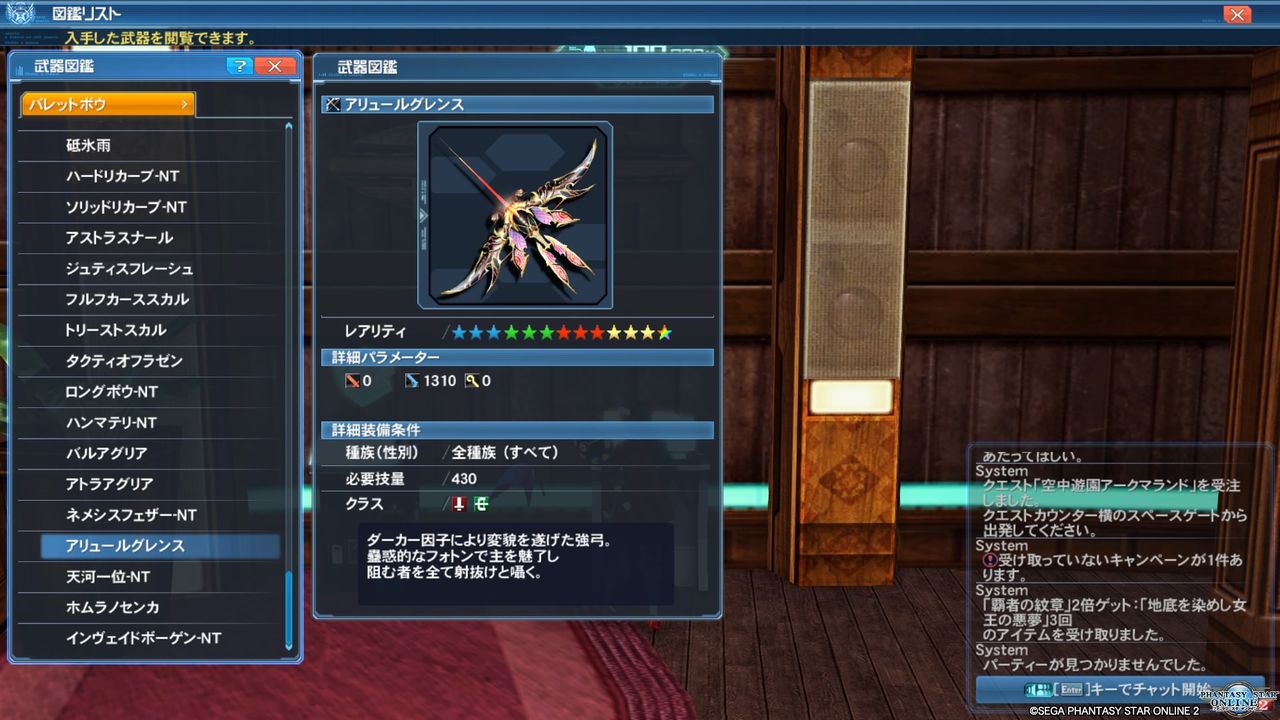
Task: Click the ranged power icon showing 1310
Action: point(413,380)
